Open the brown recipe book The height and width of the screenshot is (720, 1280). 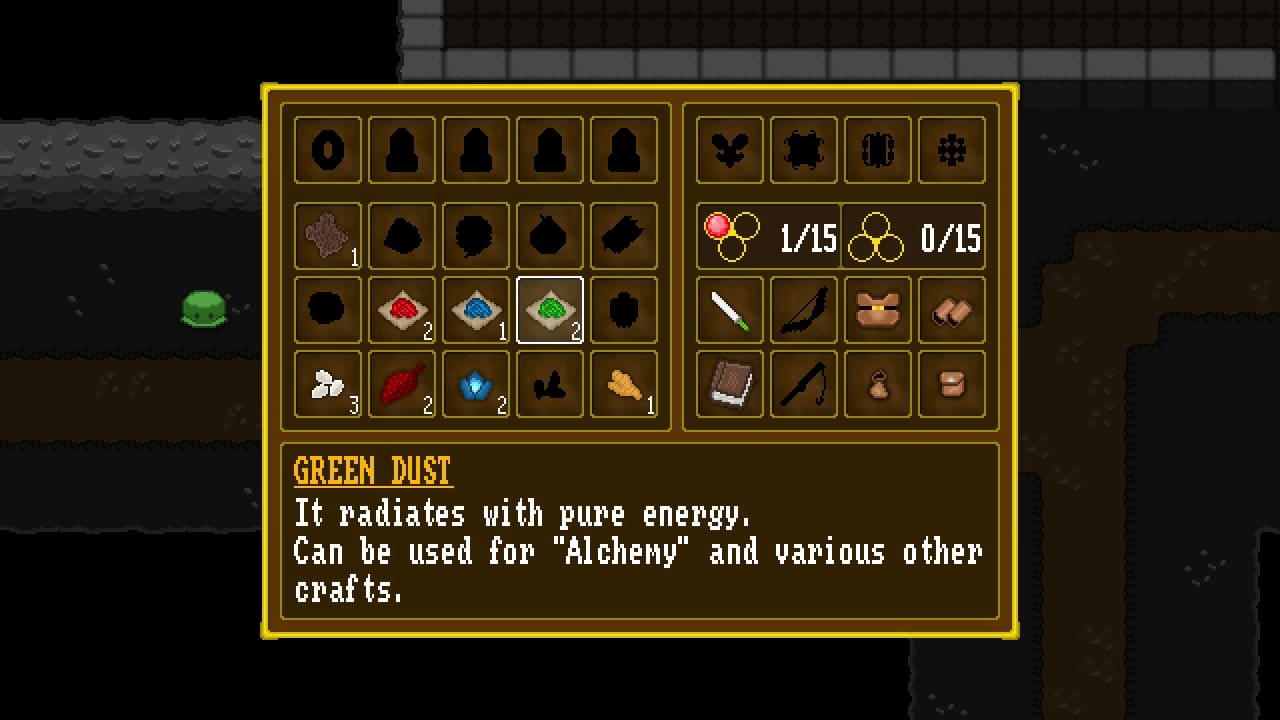point(729,384)
